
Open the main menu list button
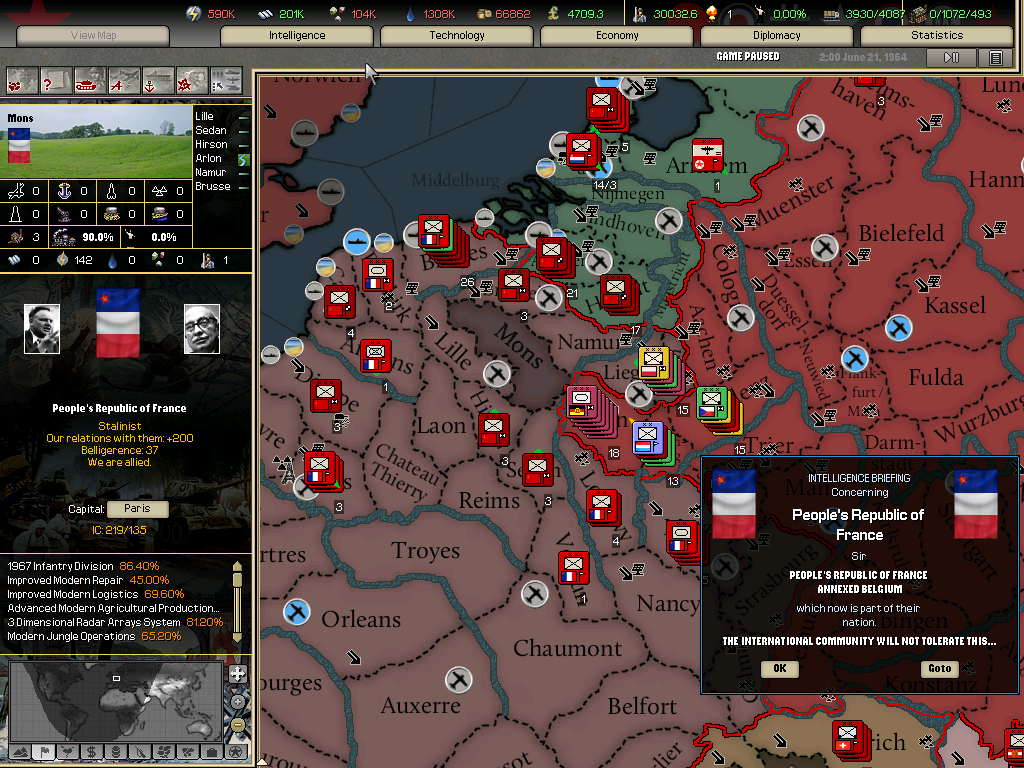[996, 58]
